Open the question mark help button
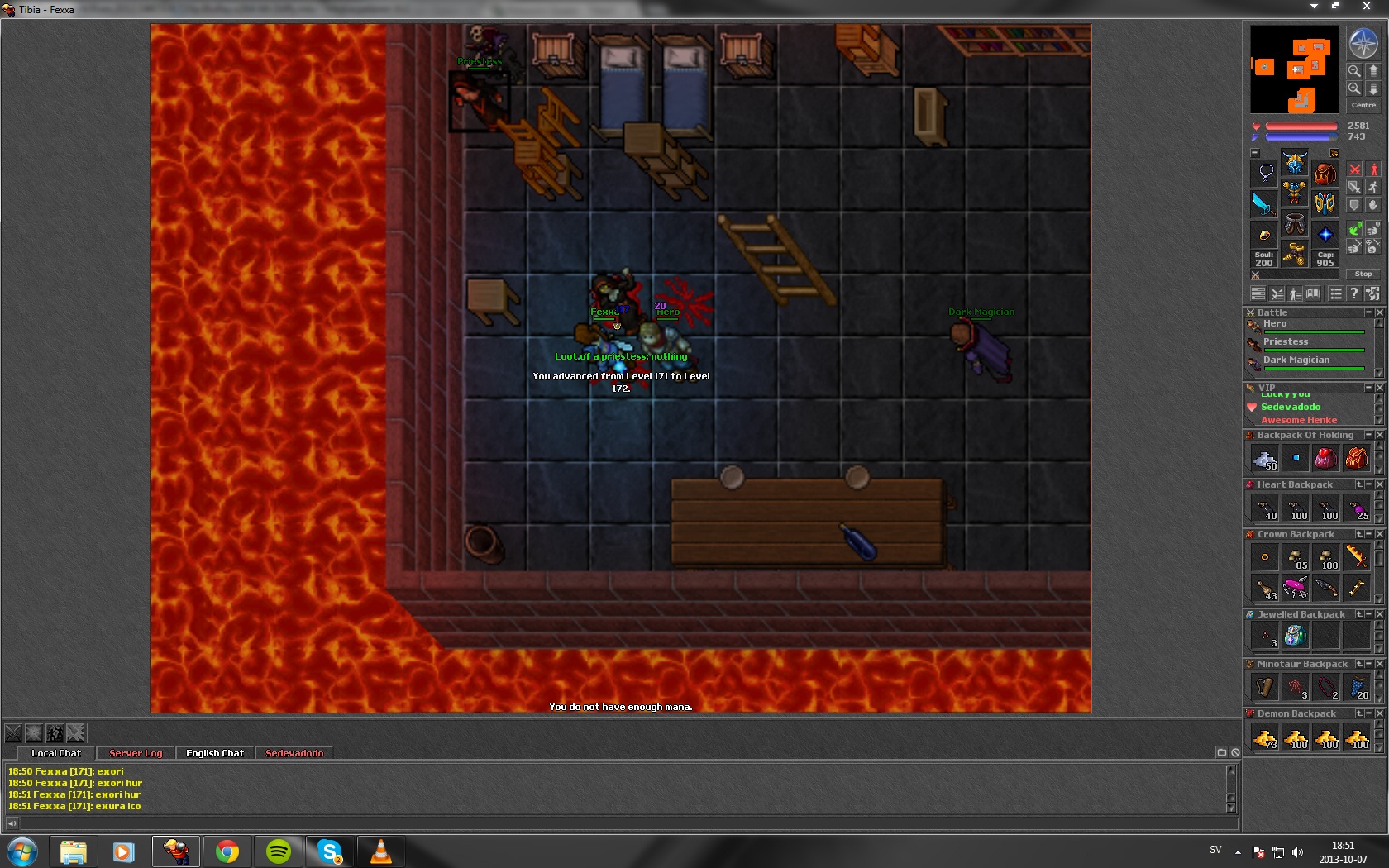 pyautogui.click(x=1353, y=293)
